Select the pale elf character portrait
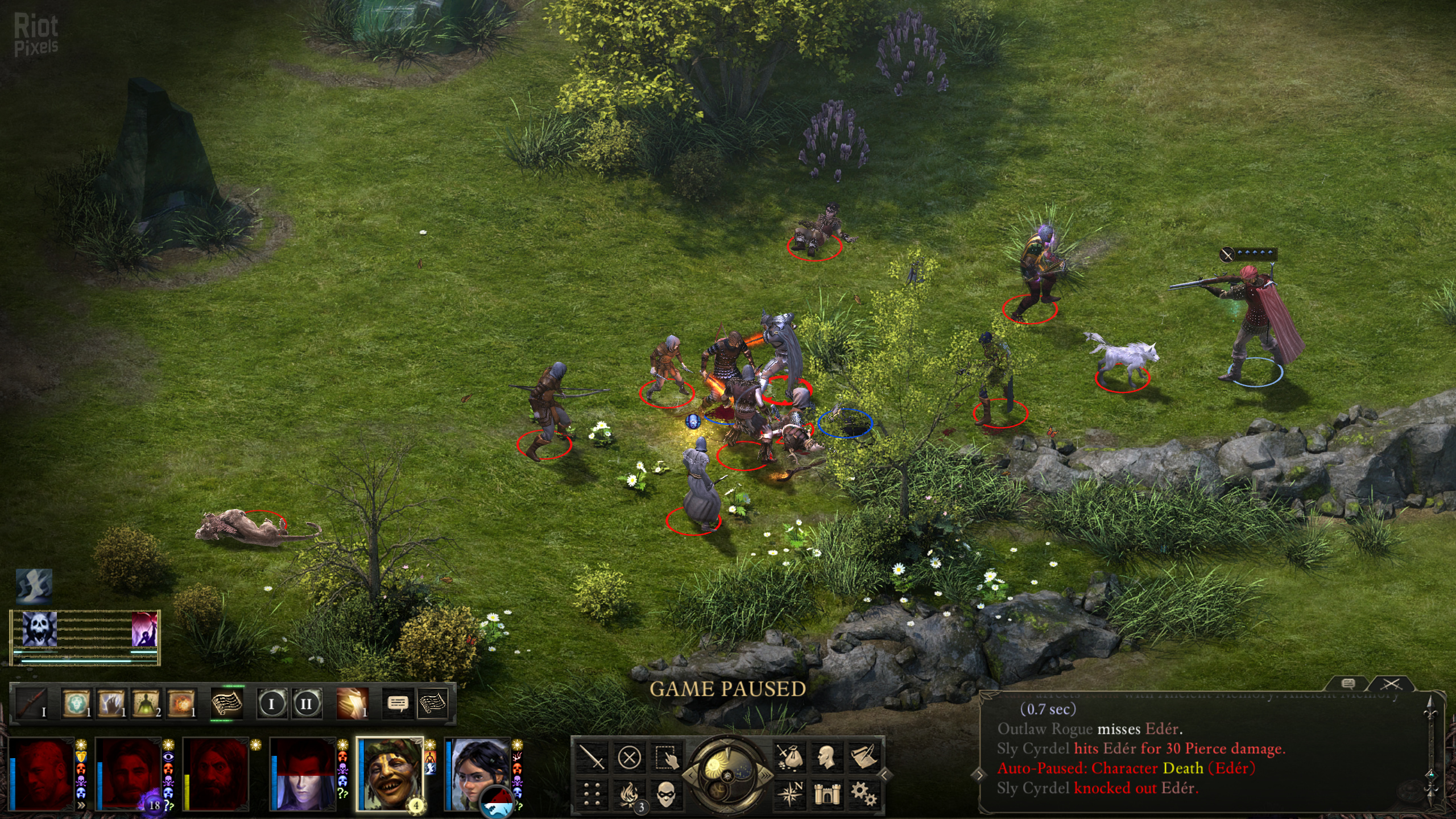This screenshot has height=819, width=1456. pyautogui.click(x=303, y=773)
